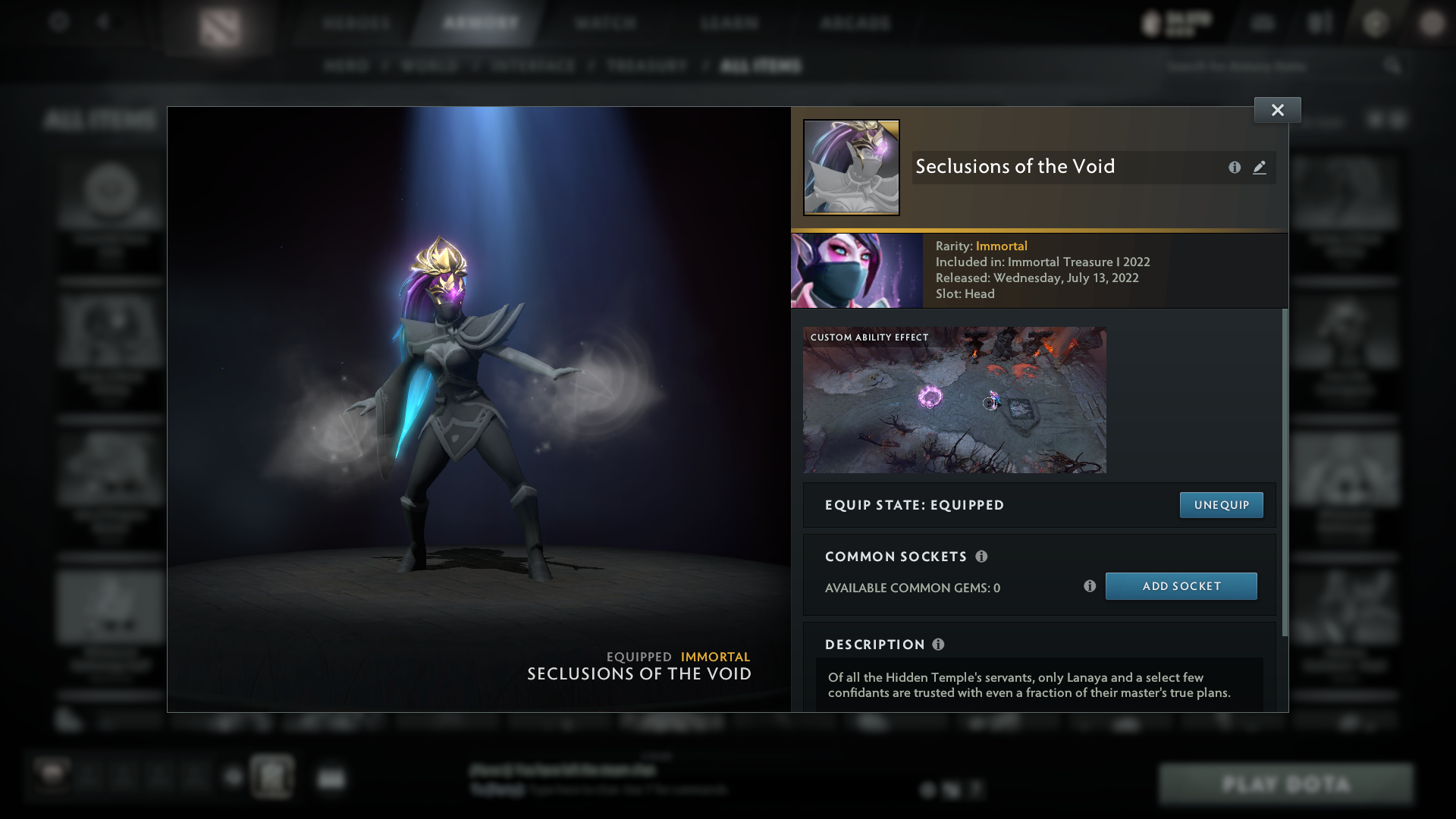
Task: Click the Templar Assassin portrait thumbnail
Action: pyautogui.click(x=857, y=270)
